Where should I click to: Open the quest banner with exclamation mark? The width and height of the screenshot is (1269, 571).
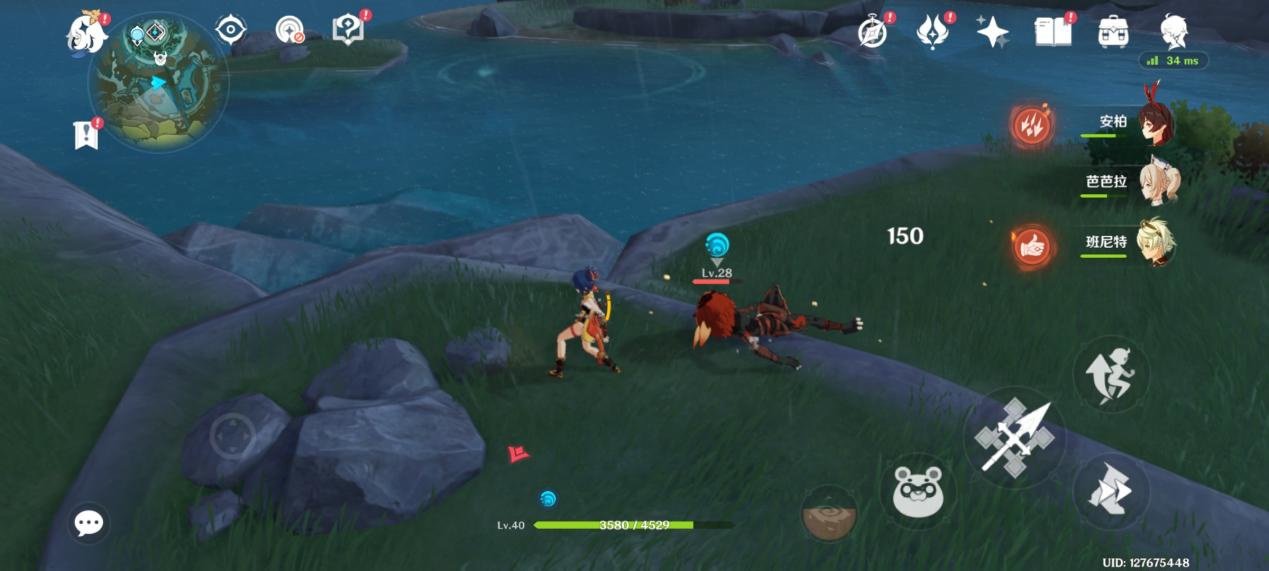pos(87,134)
